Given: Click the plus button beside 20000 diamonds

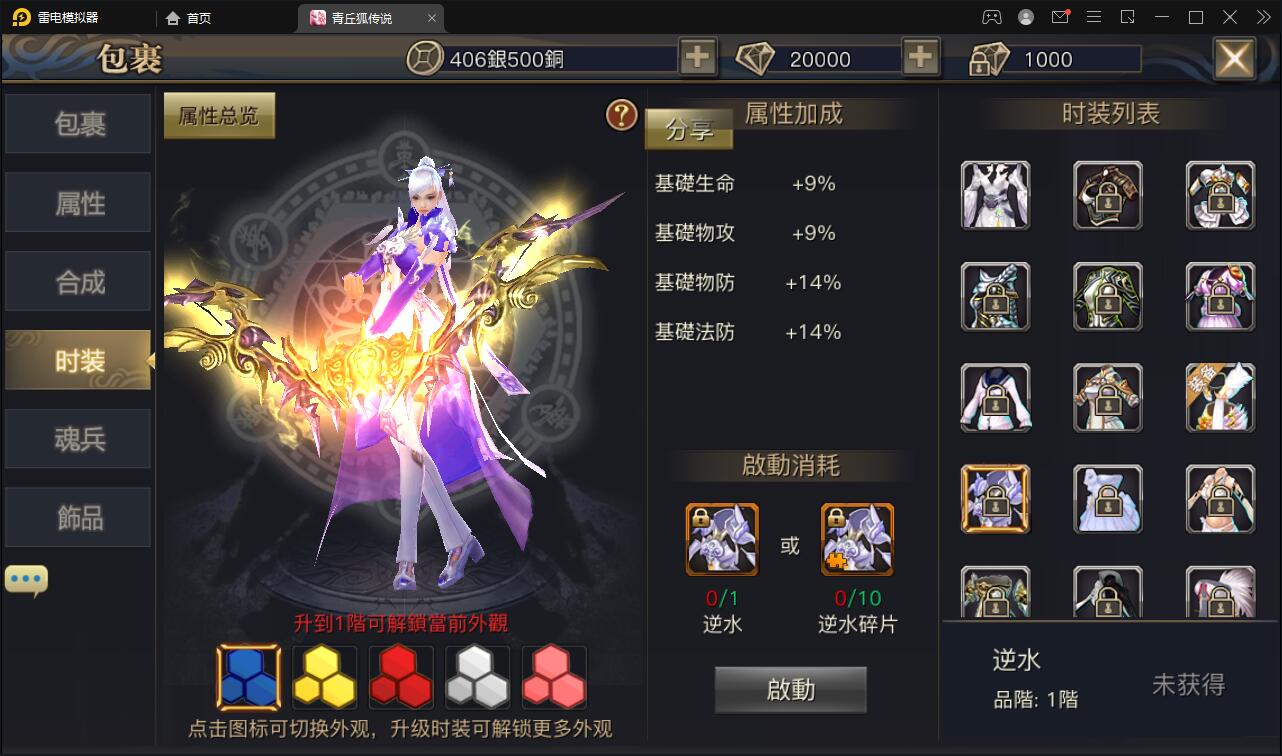Looking at the screenshot, I should 920,57.
